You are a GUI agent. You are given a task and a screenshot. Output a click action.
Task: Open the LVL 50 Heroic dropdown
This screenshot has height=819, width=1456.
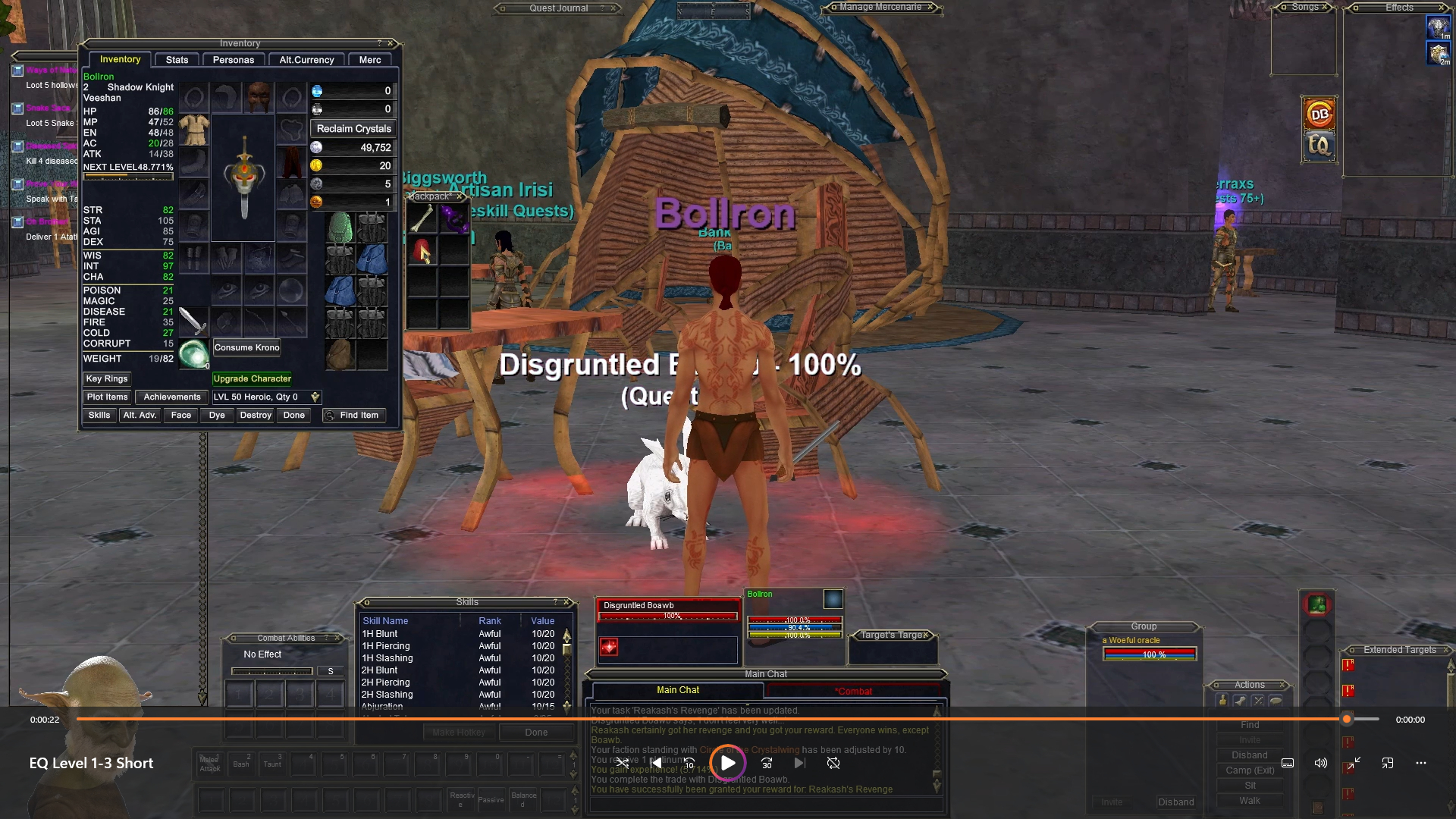click(315, 397)
